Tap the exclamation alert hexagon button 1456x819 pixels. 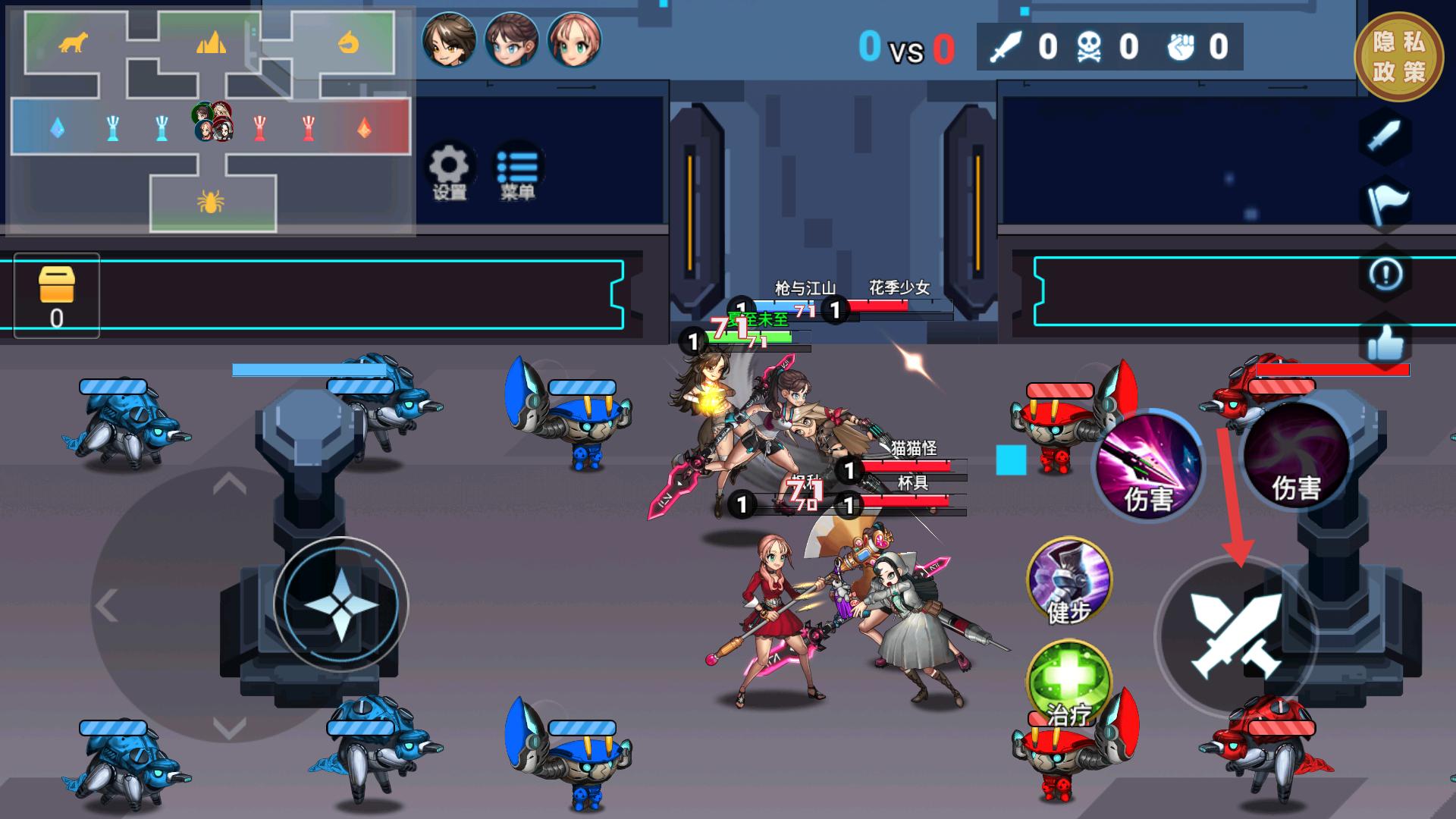[x=1386, y=275]
